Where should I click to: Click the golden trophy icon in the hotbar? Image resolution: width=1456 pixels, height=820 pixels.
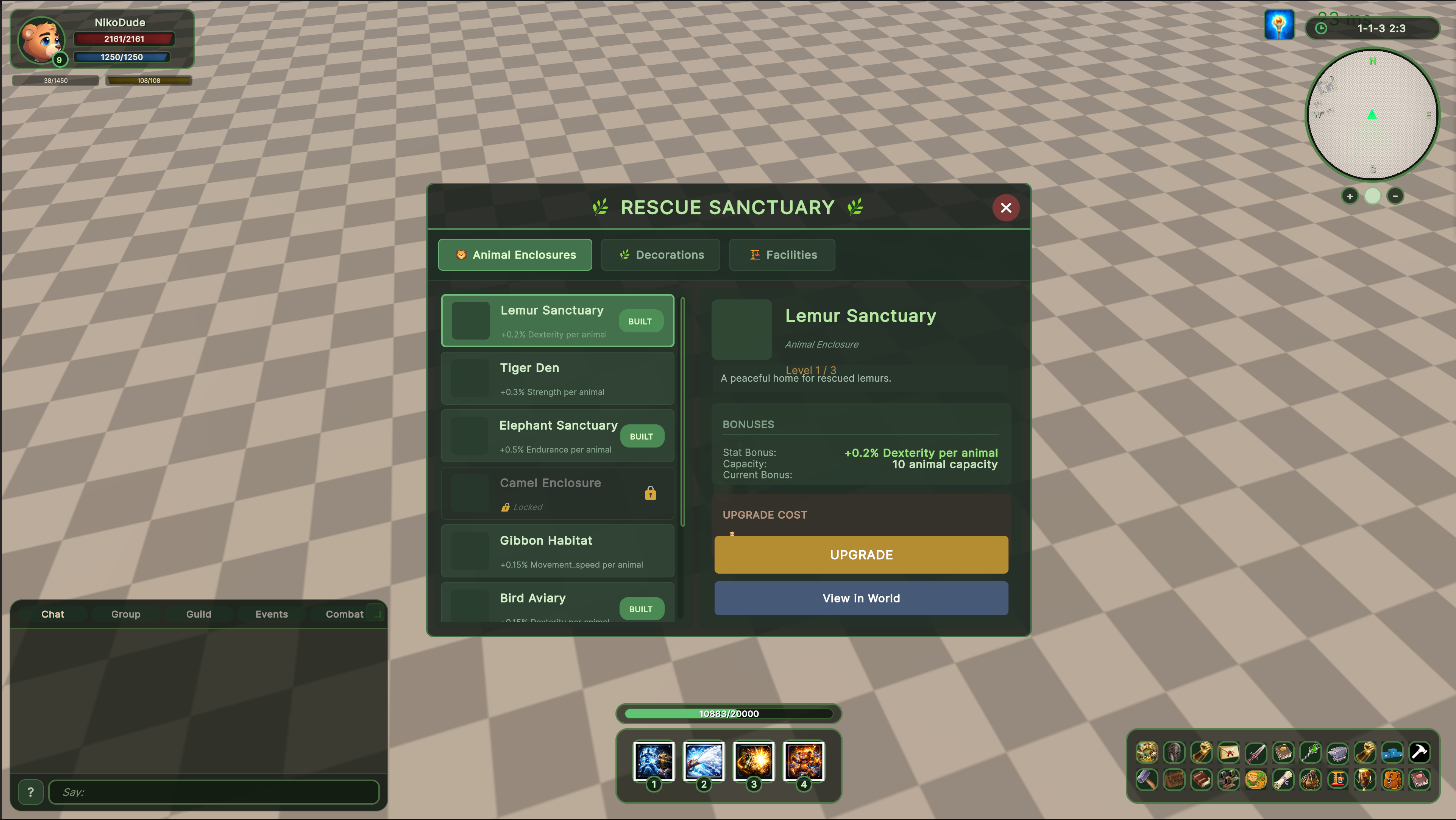(1365, 780)
